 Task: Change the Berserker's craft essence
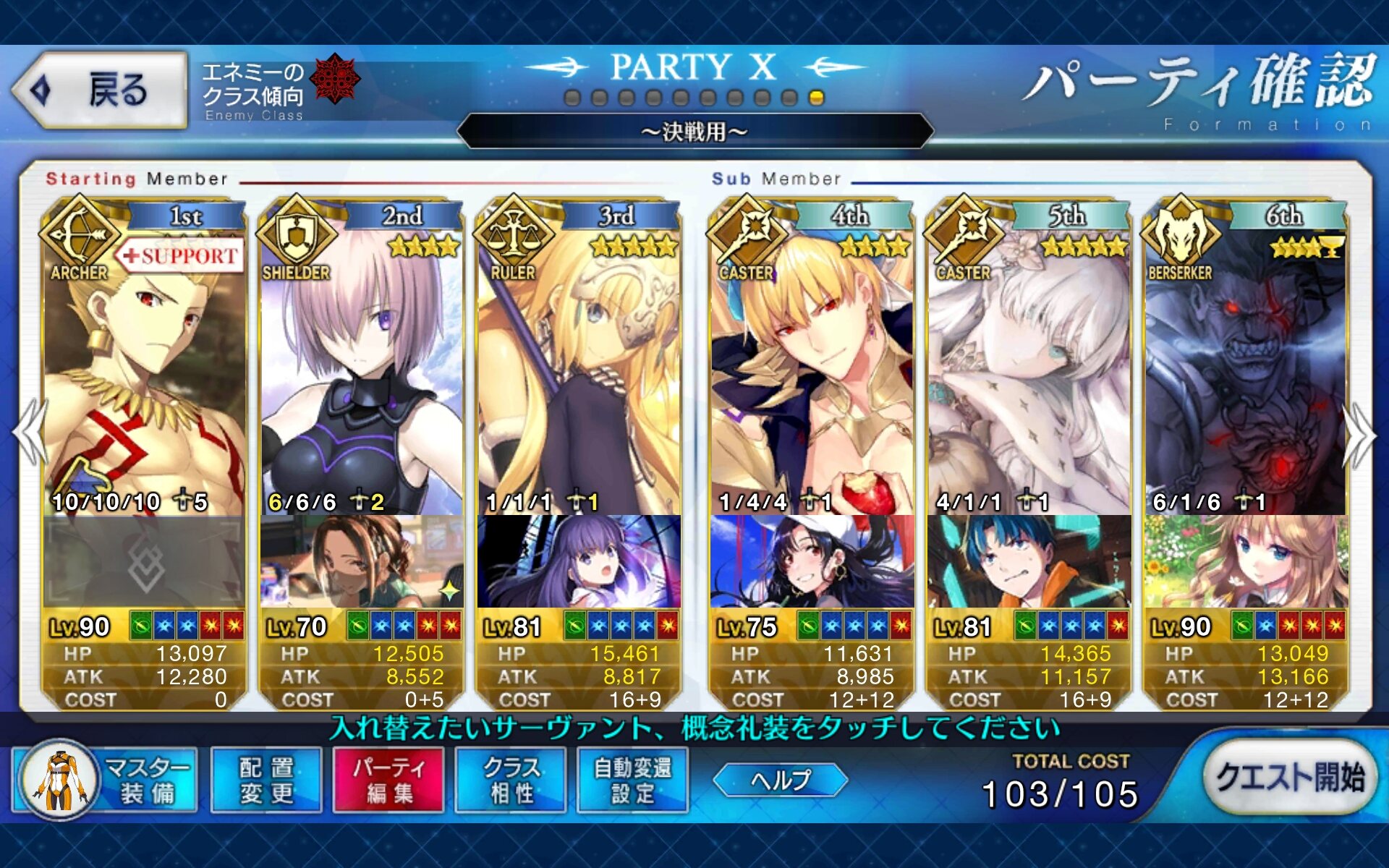tap(1246, 562)
